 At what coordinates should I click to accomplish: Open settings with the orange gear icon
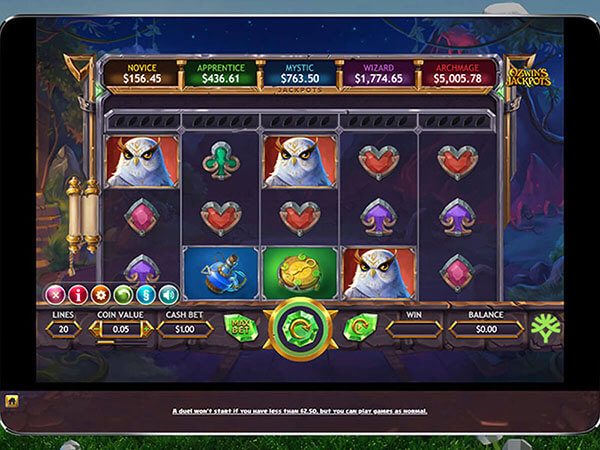pos(100,294)
